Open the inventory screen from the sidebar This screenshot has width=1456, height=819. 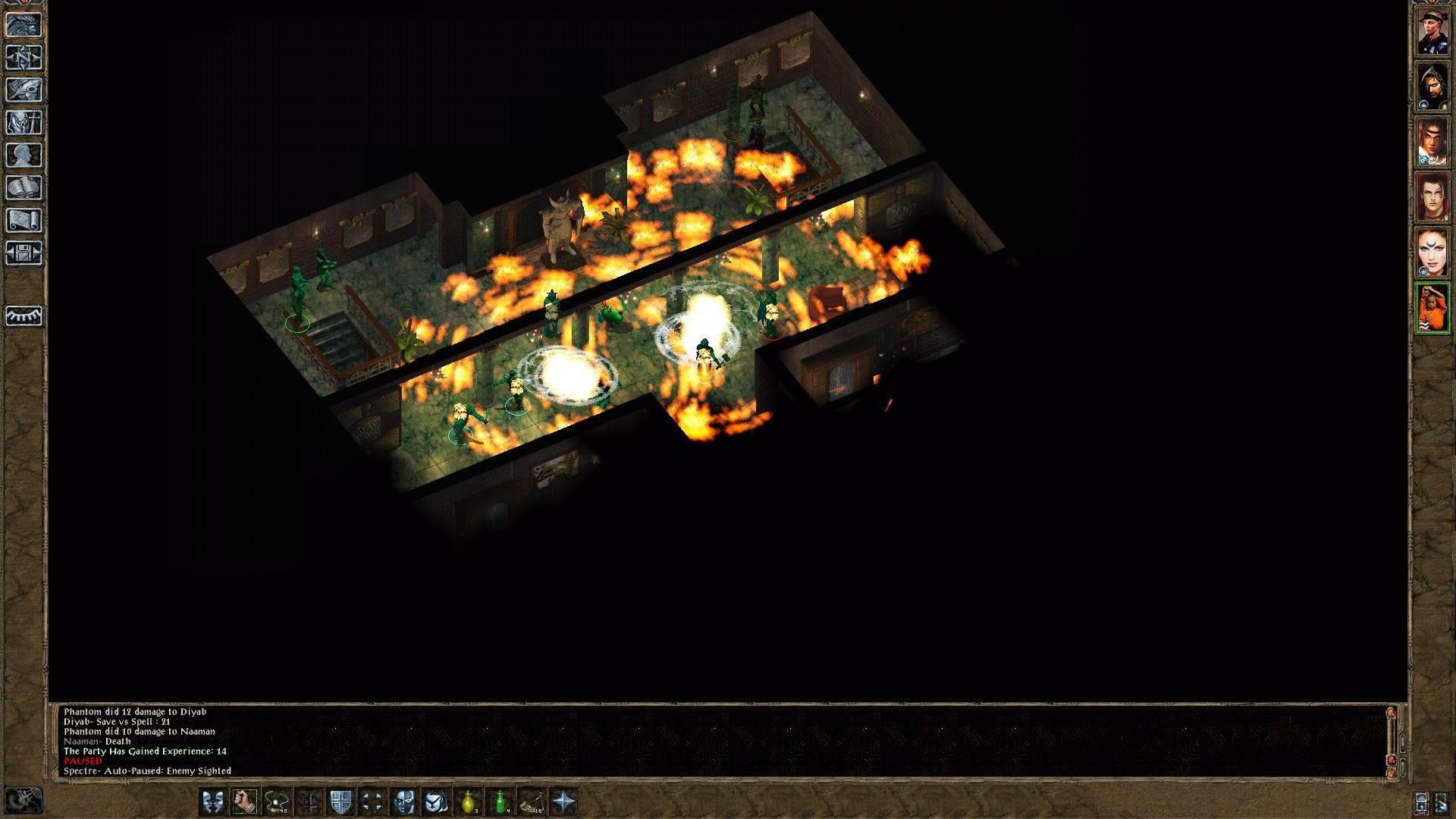pos(24,123)
